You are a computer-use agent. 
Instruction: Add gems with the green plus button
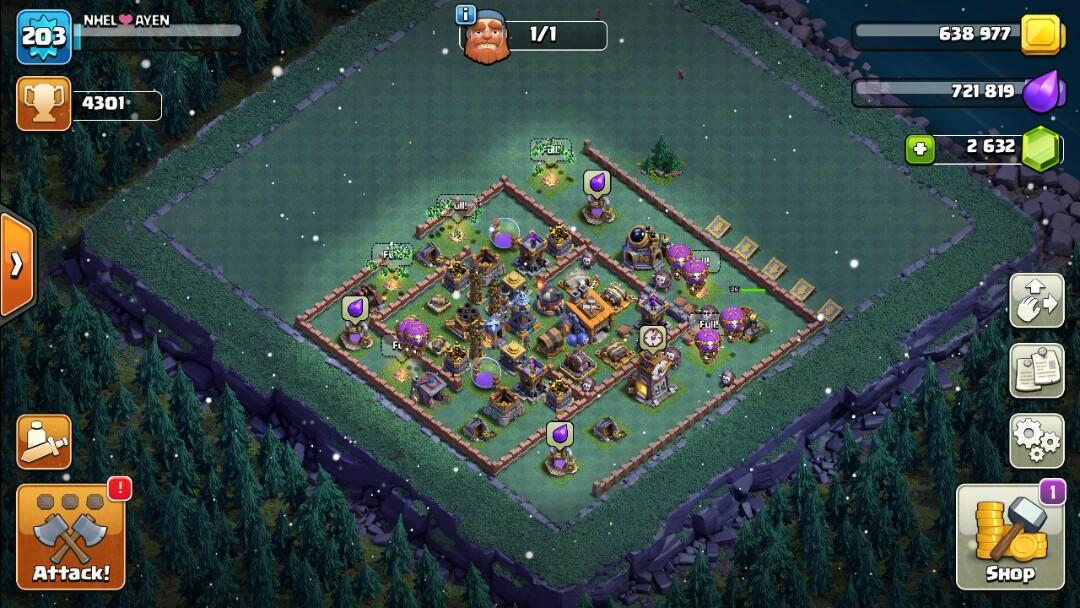[920, 150]
